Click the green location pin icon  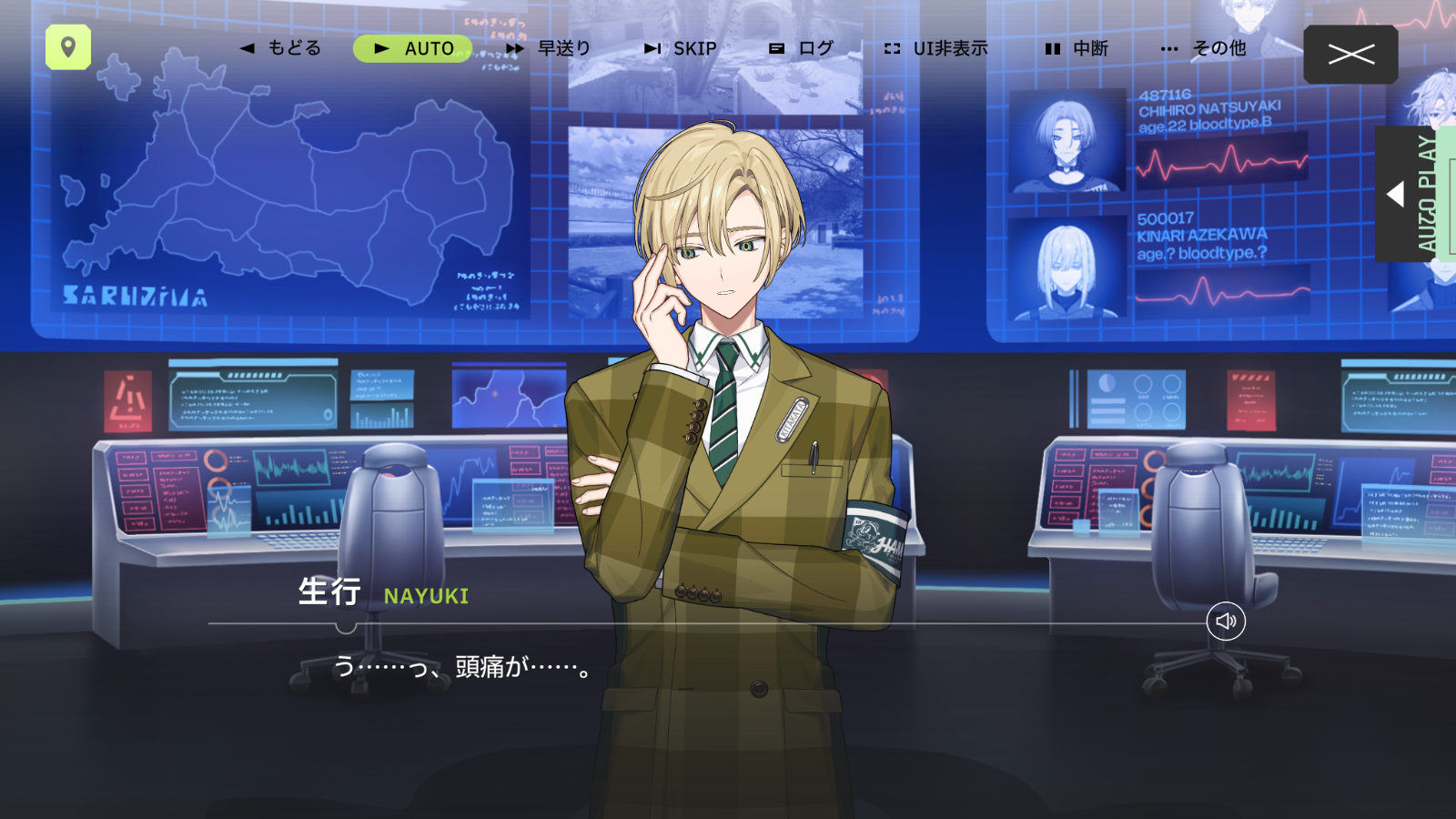pyautogui.click(x=68, y=47)
